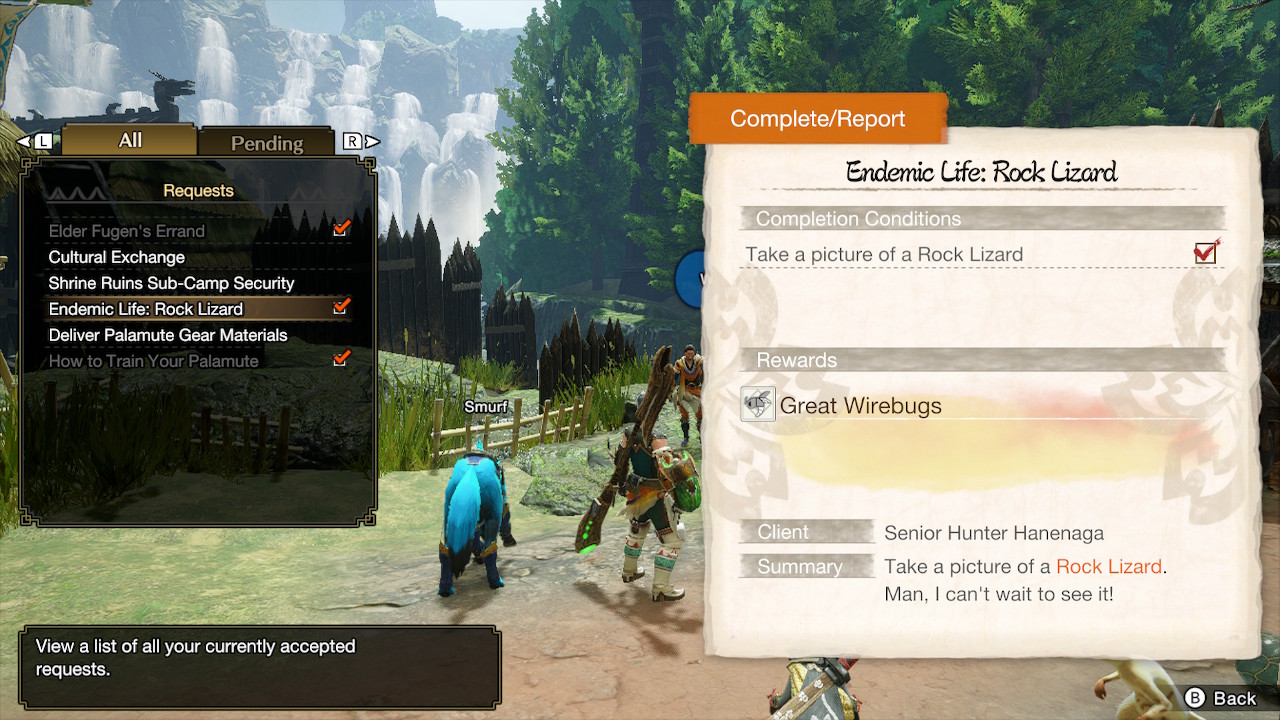Switch to the All tab
The height and width of the screenshot is (720, 1280).
[x=129, y=140]
